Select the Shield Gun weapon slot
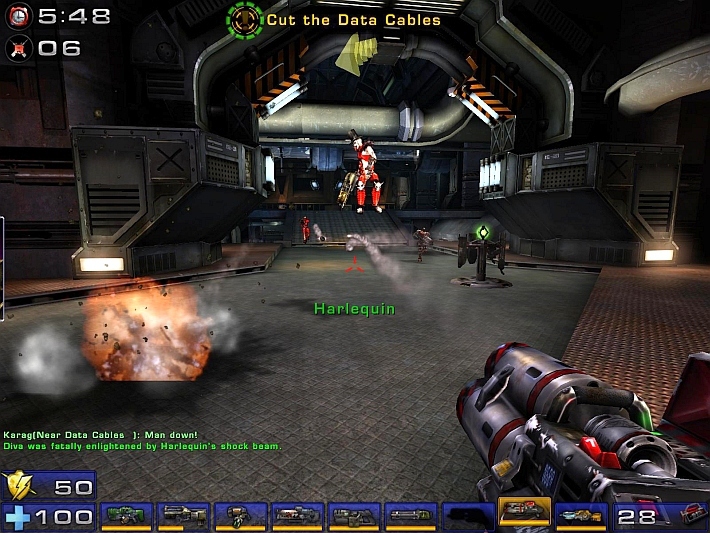This screenshot has width=710, height=533. coord(126,514)
